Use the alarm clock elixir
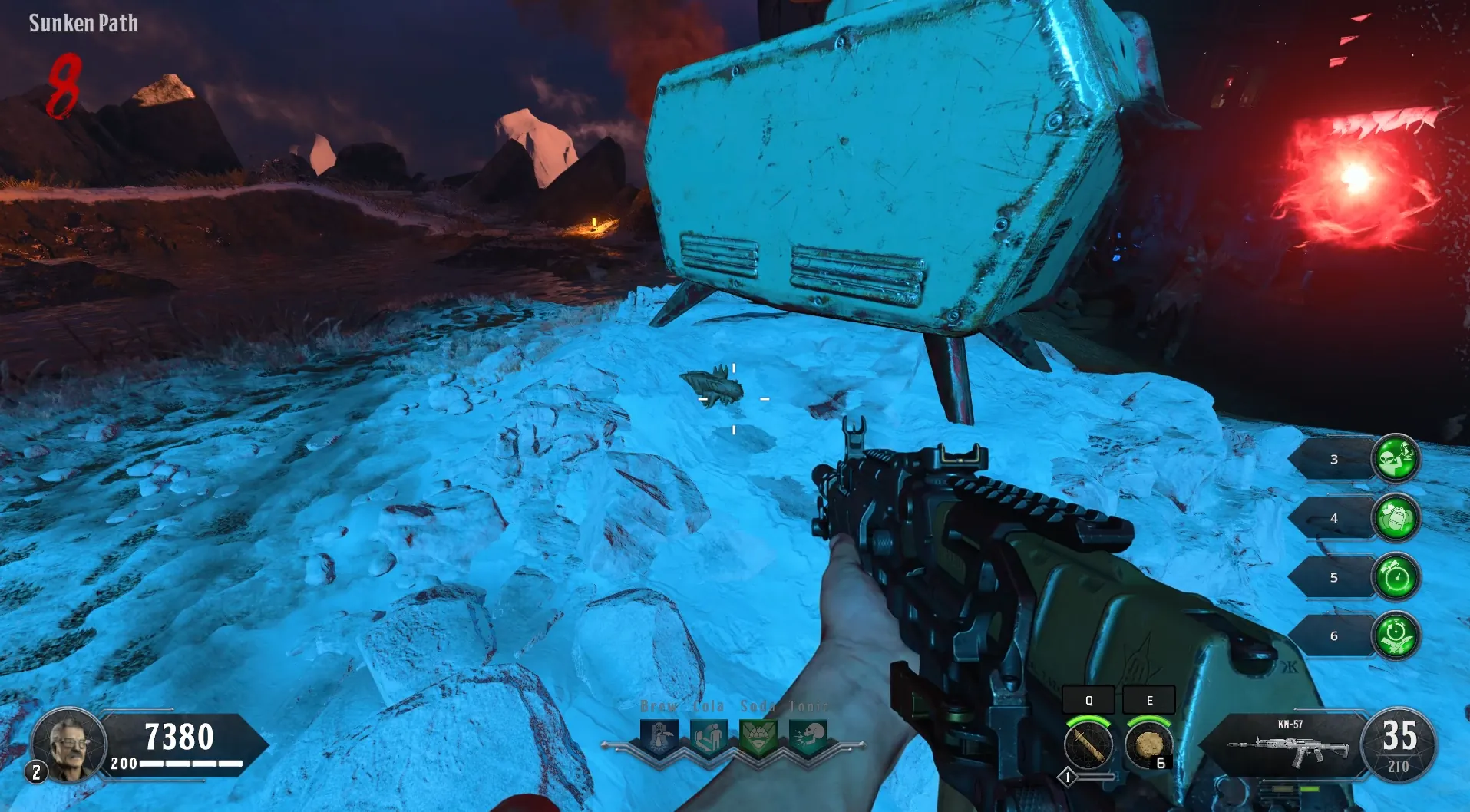This screenshot has width=1470, height=812. (1396, 577)
